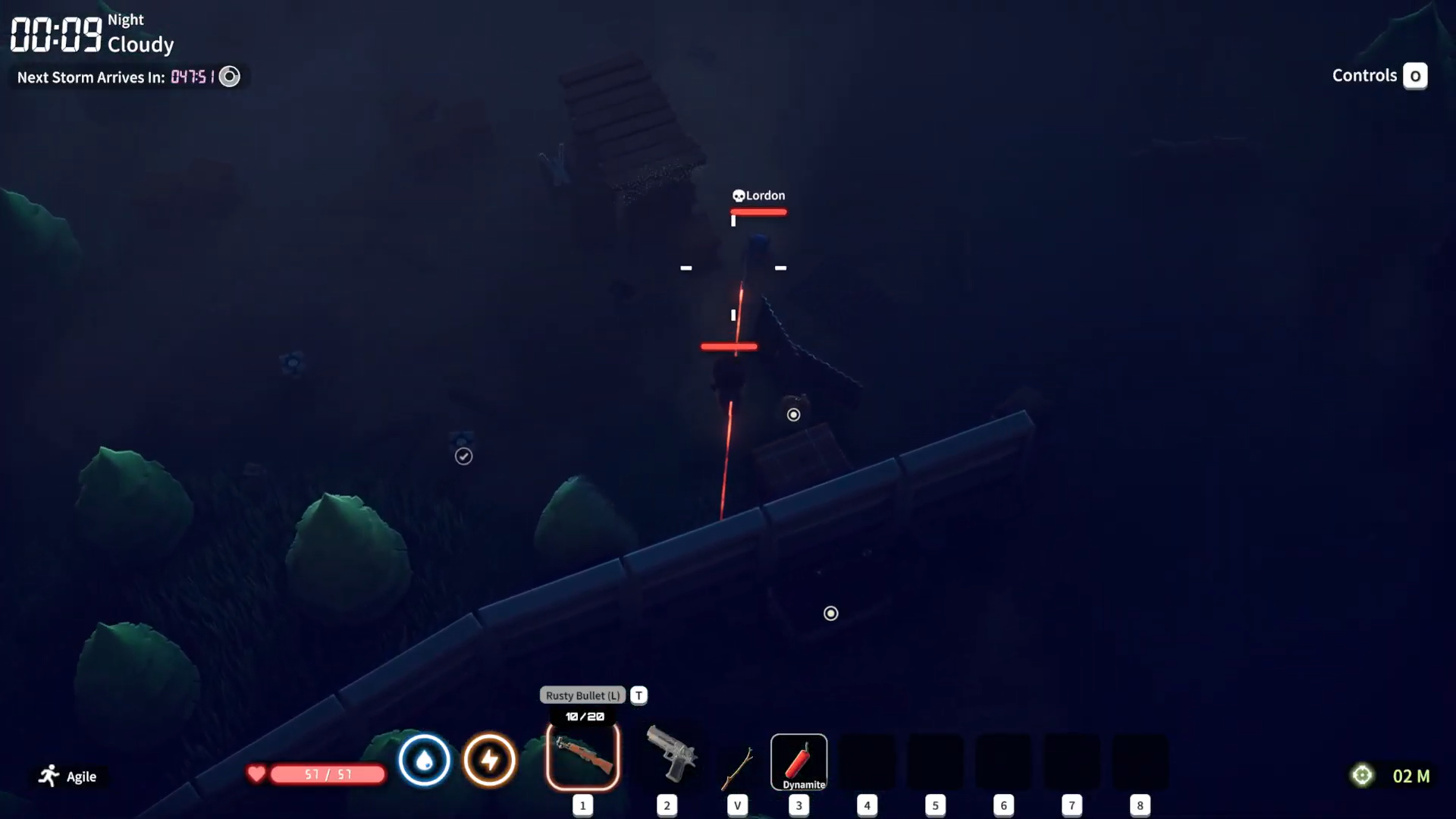Viewport: 1456px width, 819px height.
Task: Click the blue water droplet status icon
Action: [425, 760]
